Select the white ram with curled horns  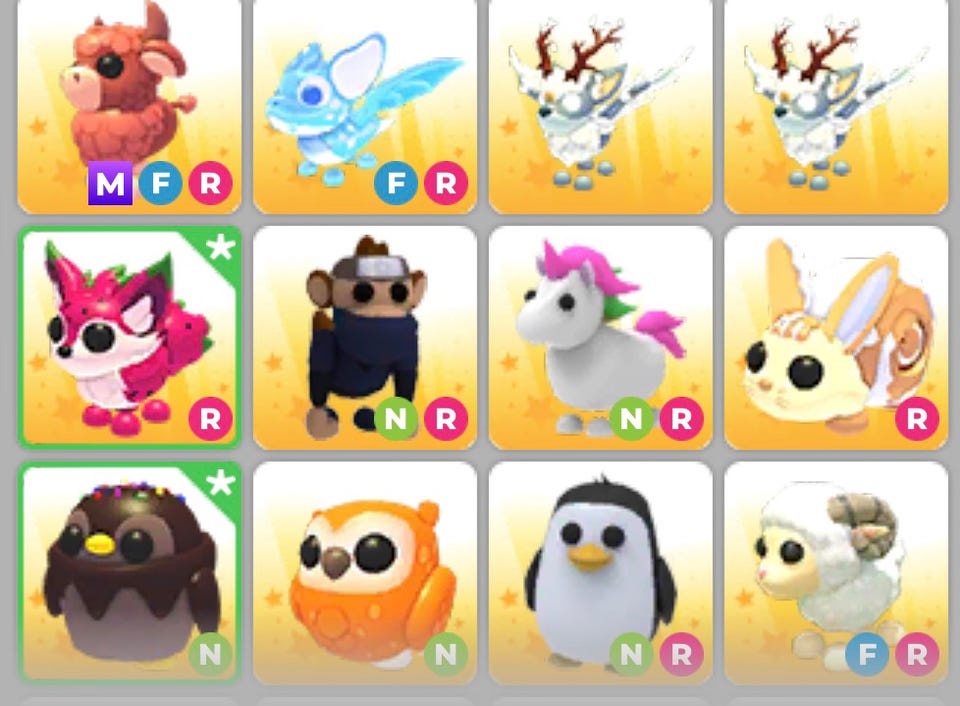point(836,572)
